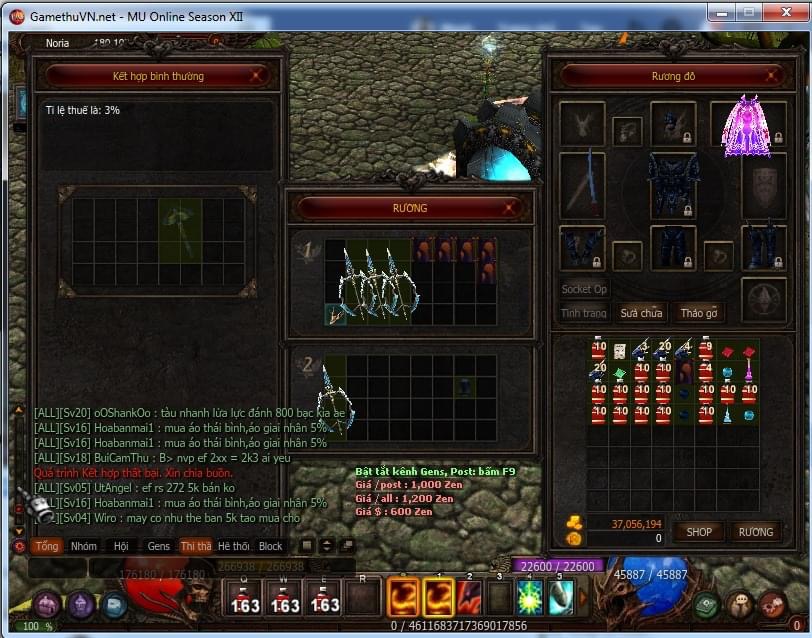Switch chat to the Nhóm tab

(x=84, y=547)
